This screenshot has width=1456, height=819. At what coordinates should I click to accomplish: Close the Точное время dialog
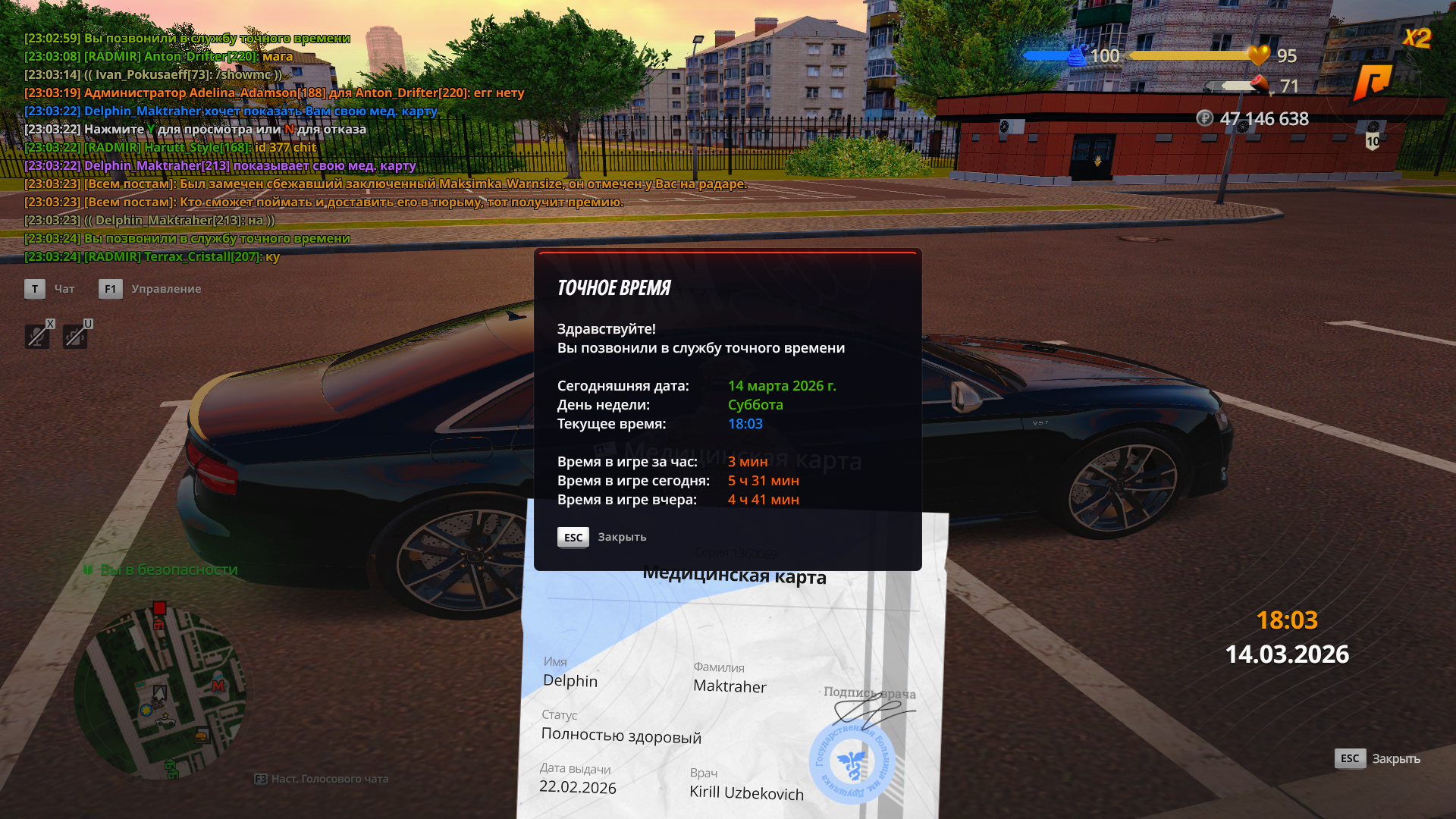(573, 538)
